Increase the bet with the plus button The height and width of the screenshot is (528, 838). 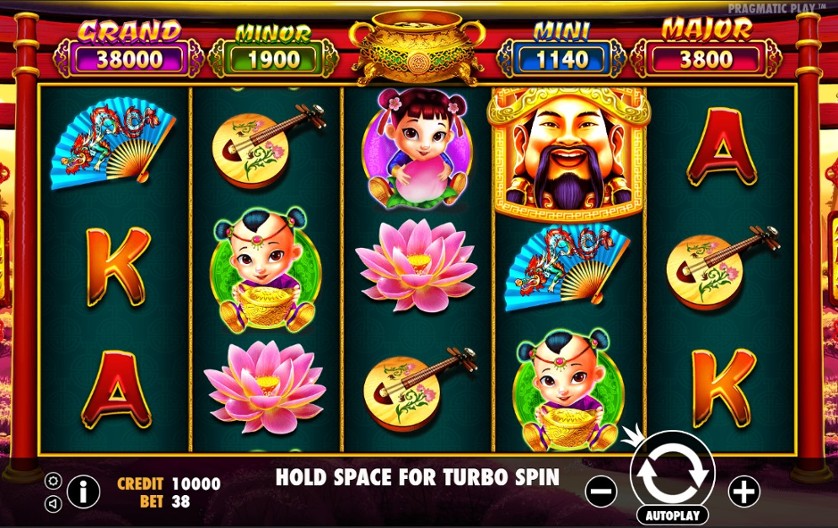[x=744, y=491]
